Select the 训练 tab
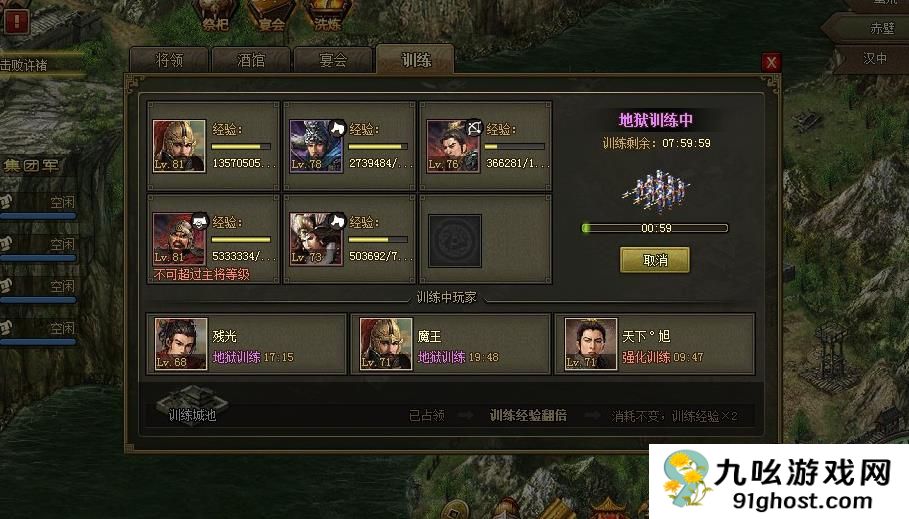The image size is (909, 519). click(415, 60)
